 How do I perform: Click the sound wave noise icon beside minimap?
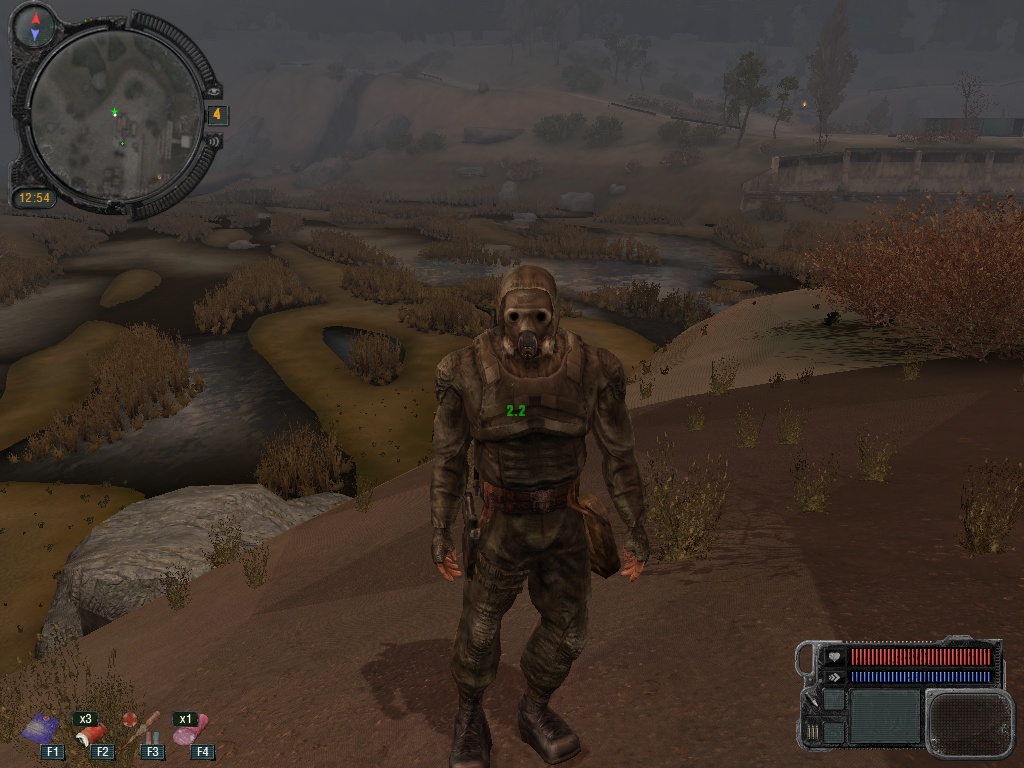[x=213, y=142]
